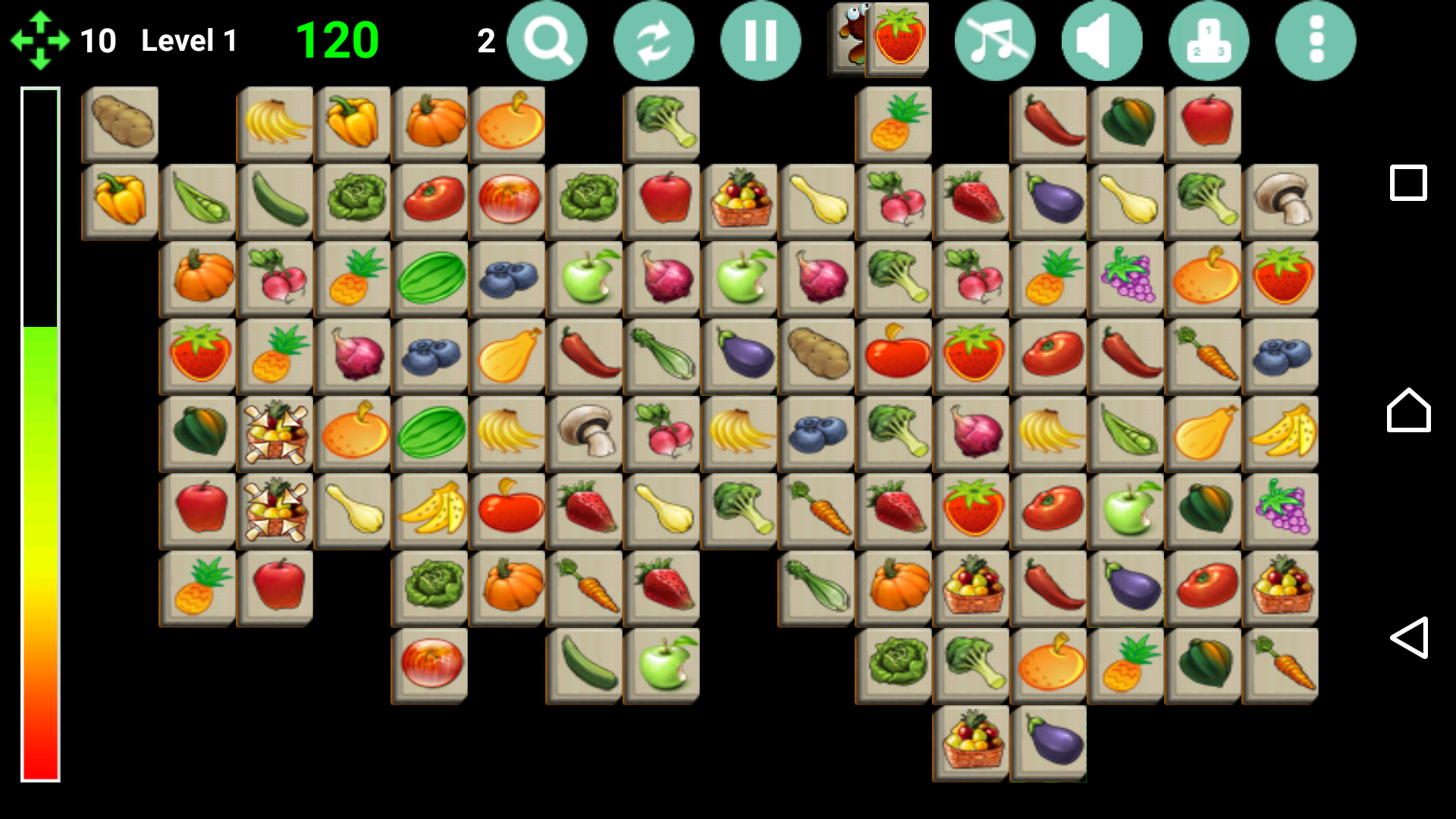
Task: Open recent apps with the square button
Action: [x=1407, y=182]
